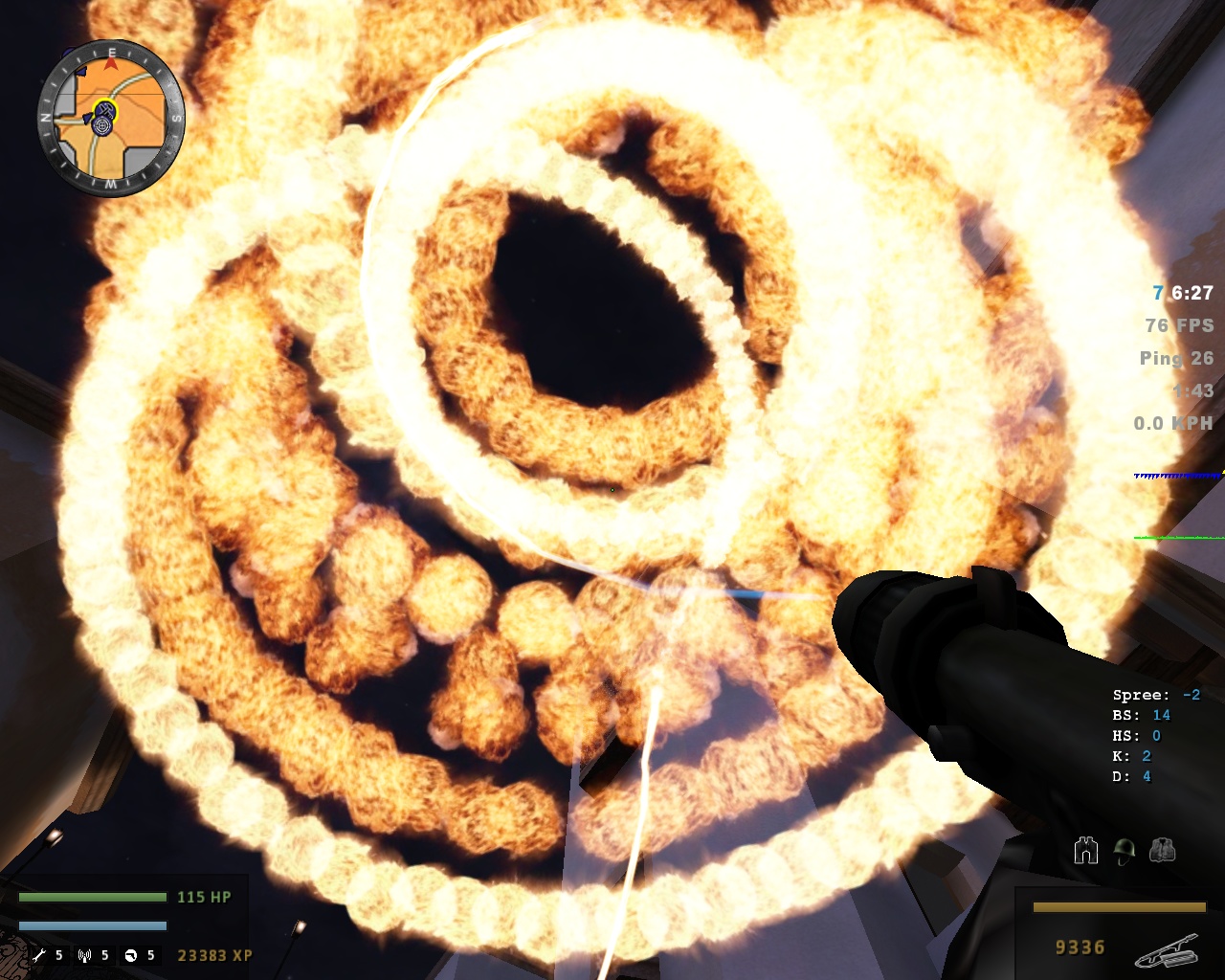Toggle the helmet protection indicator

1124,851
